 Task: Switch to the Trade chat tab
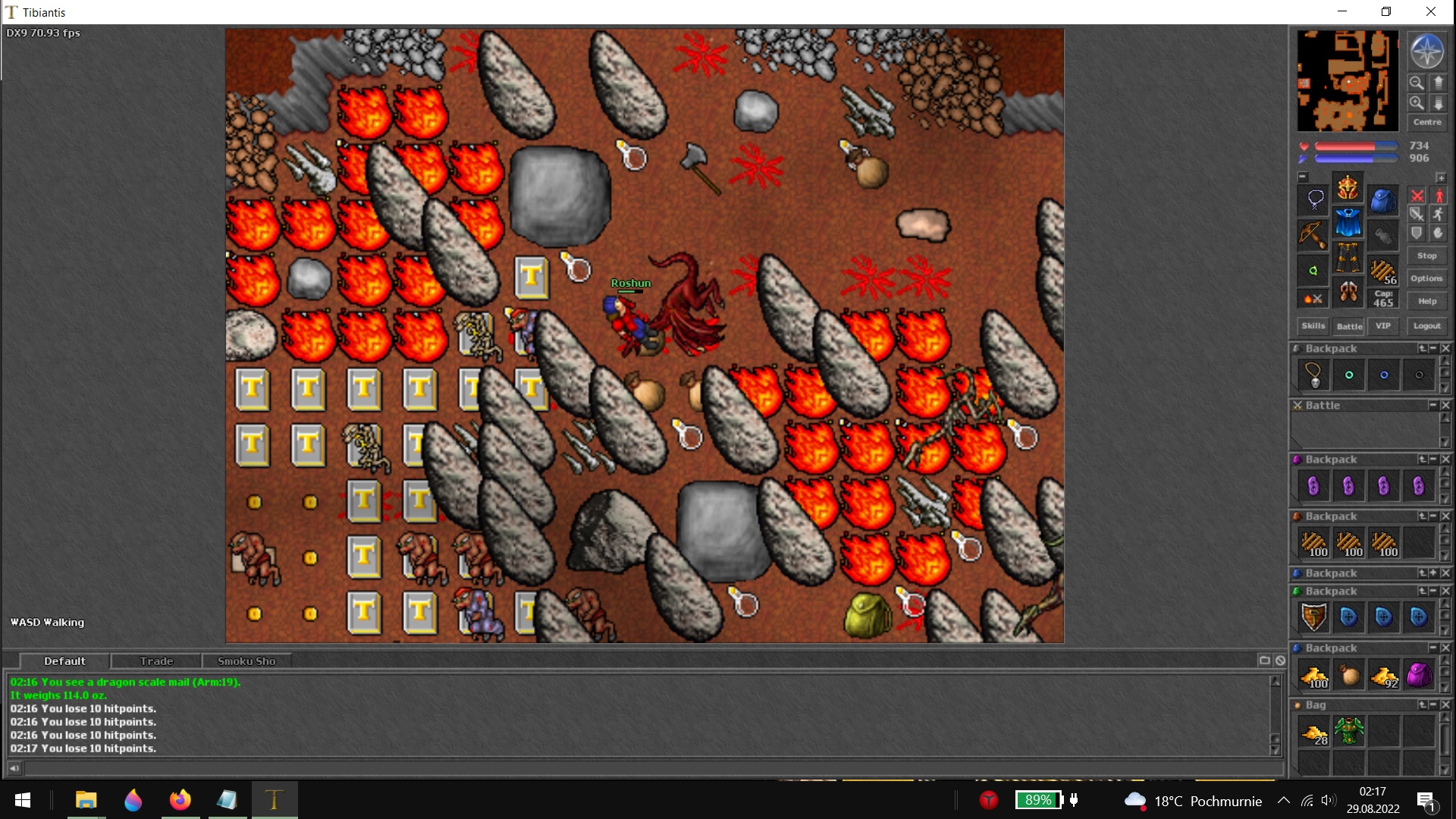coord(156,661)
